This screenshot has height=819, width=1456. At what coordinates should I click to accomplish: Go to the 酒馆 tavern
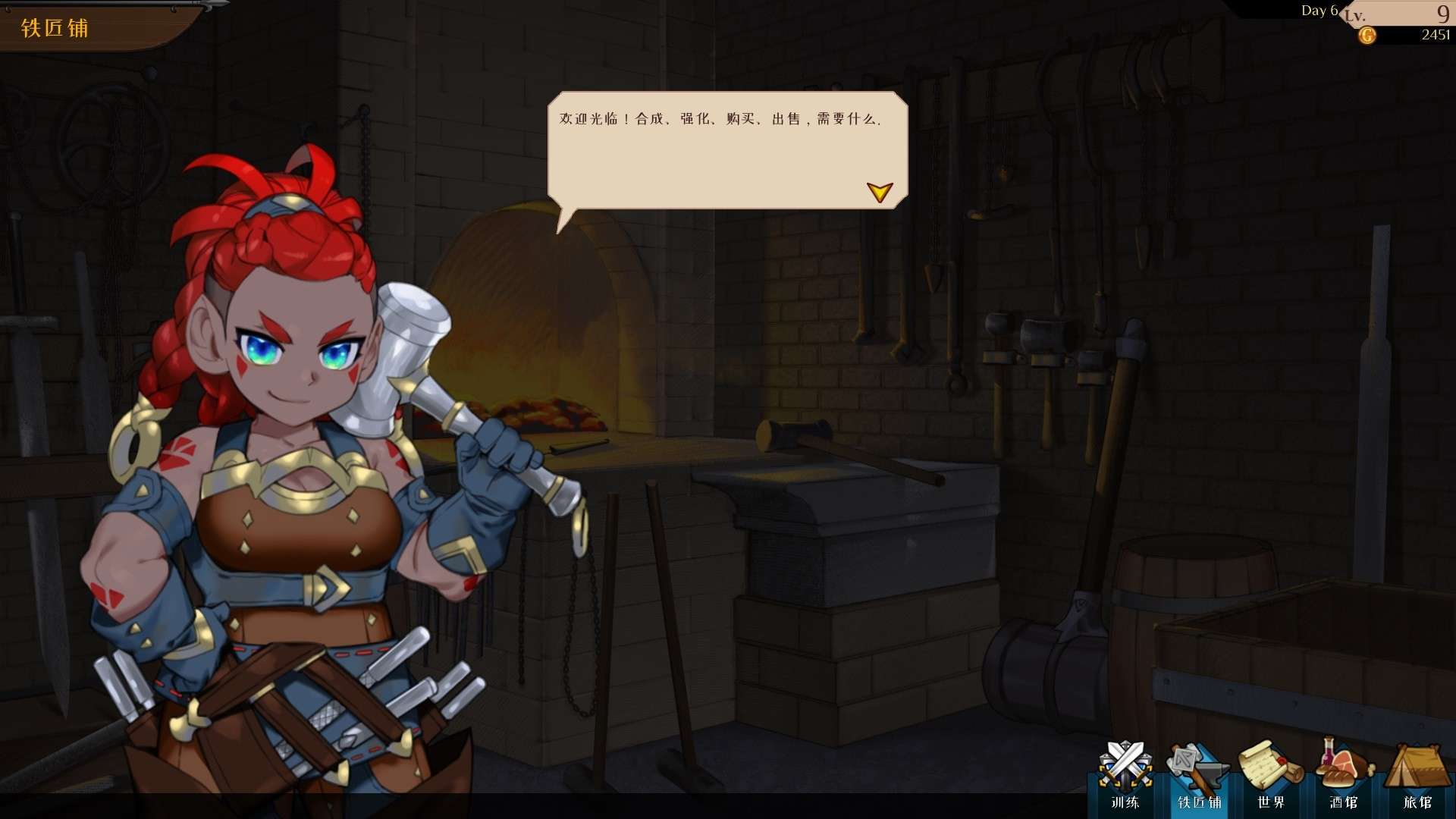pyautogui.click(x=1344, y=775)
